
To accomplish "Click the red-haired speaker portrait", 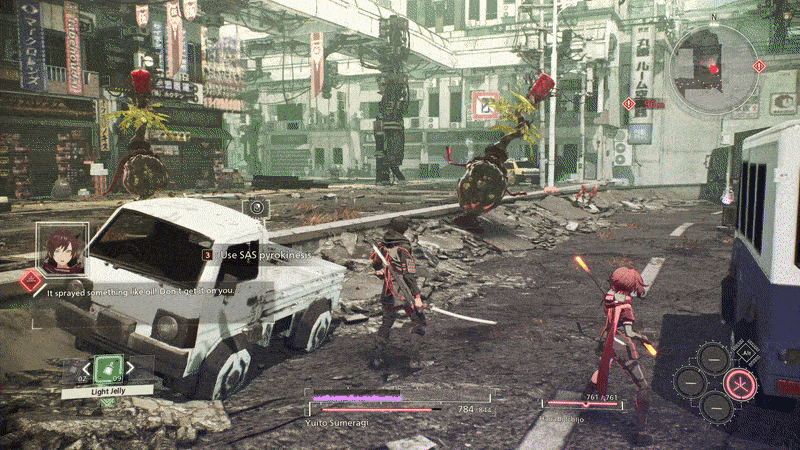I will [x=62, y=247].
